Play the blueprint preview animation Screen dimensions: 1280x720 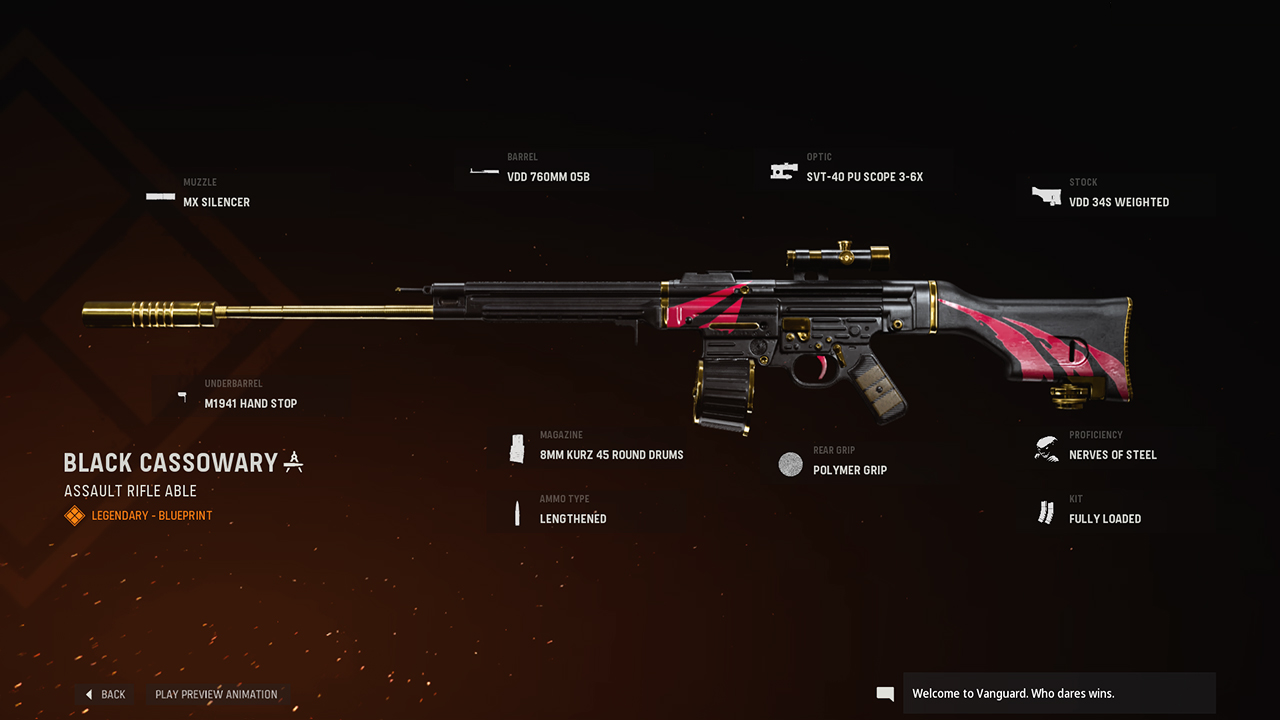(216, 694)
